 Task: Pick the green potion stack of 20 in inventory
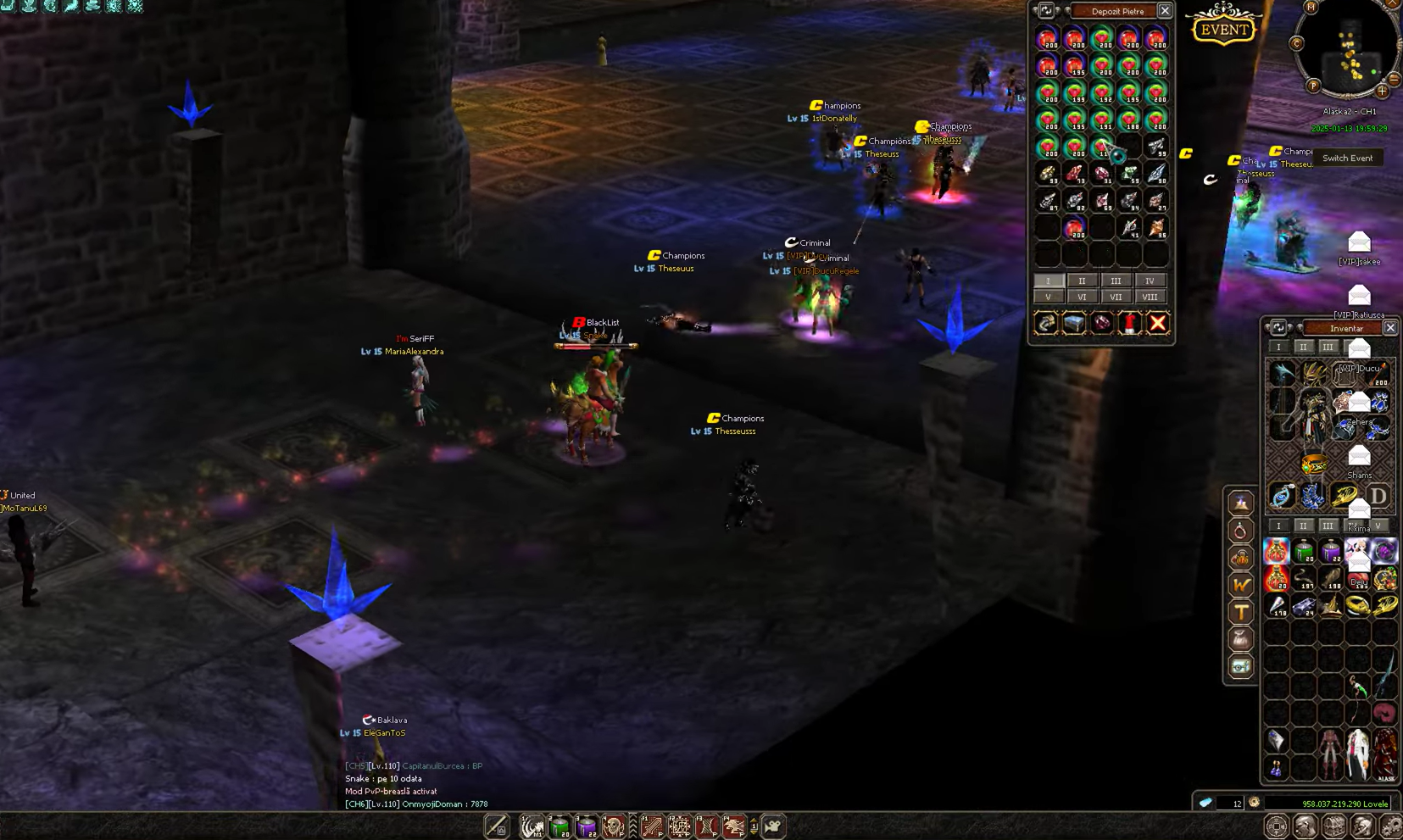click(1304, 552)
